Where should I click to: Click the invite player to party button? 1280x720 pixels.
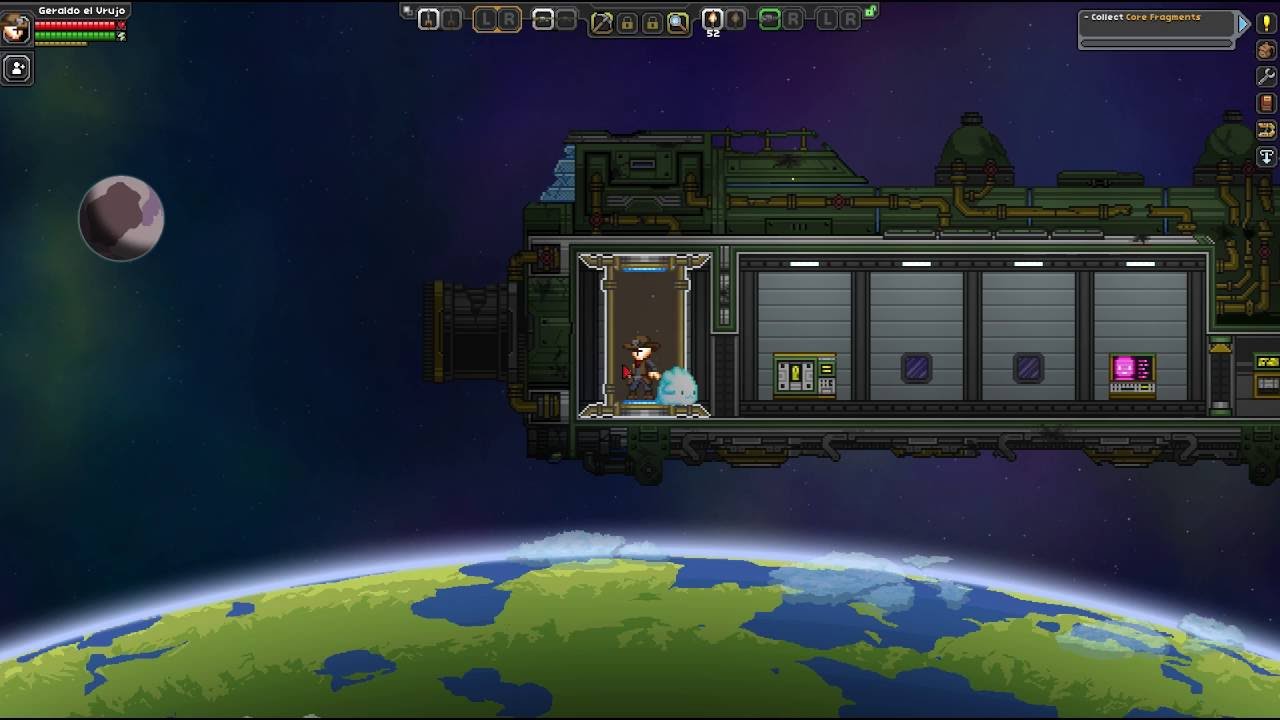click(17, 68)
